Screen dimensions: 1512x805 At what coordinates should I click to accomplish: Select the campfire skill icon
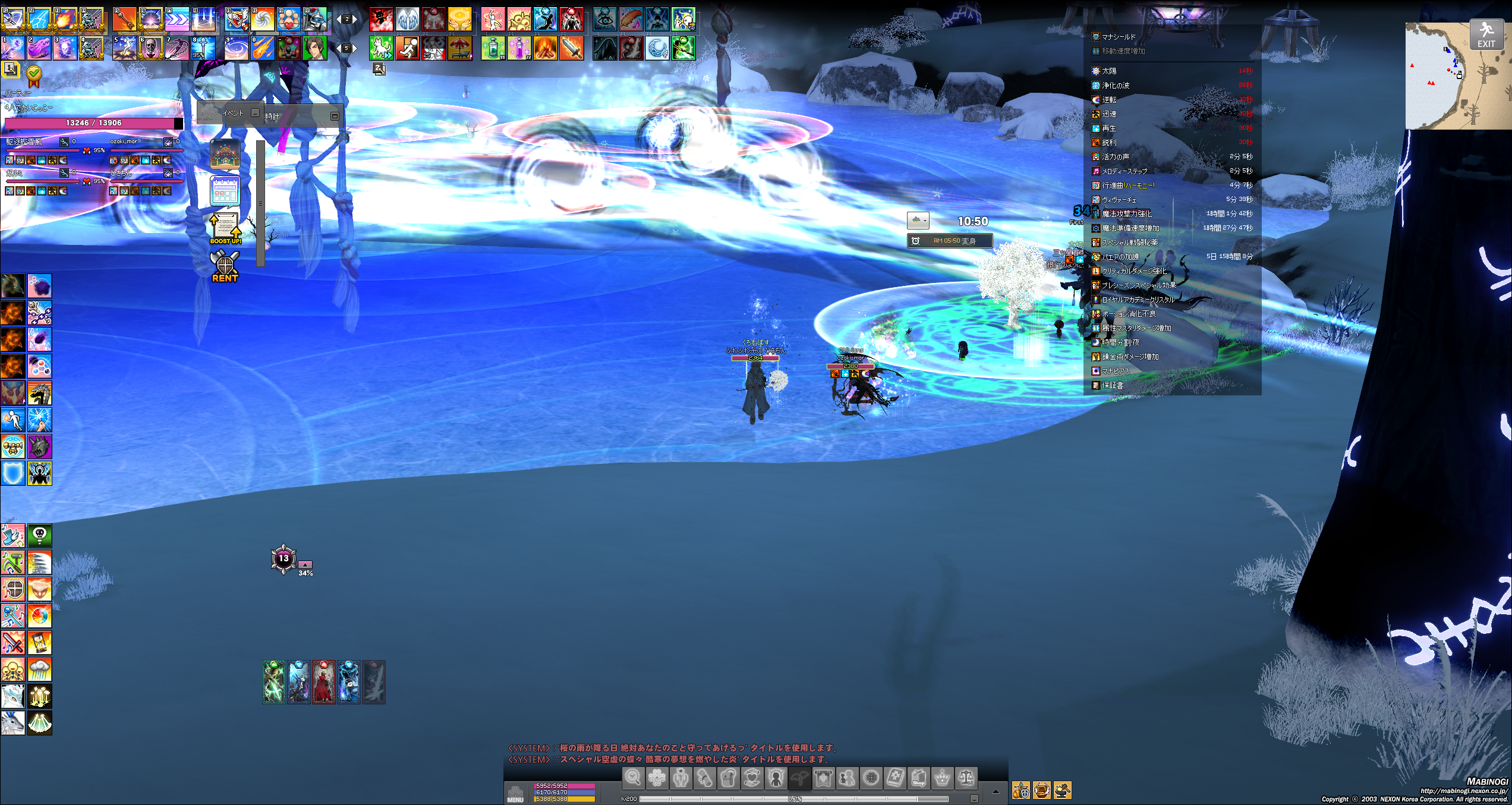pyautogui.click(x=545, y=48)
